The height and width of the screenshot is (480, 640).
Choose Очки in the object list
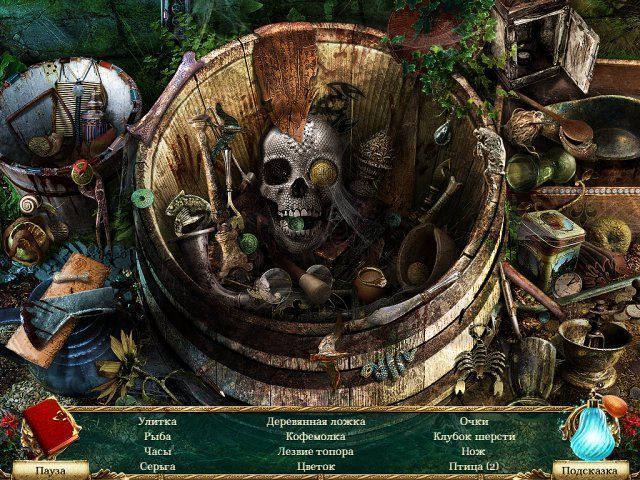[x=474, y=422]
